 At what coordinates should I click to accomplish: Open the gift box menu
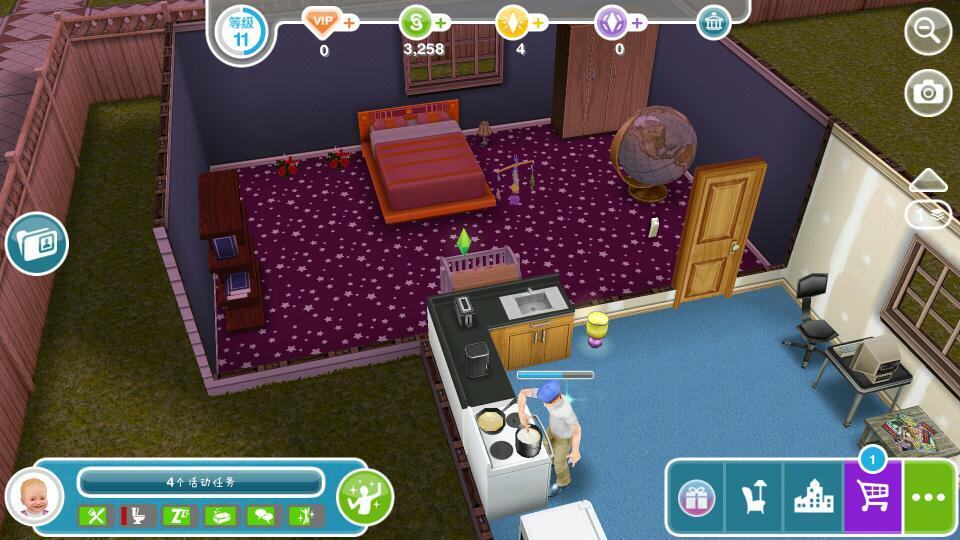(x=696, y=497)
